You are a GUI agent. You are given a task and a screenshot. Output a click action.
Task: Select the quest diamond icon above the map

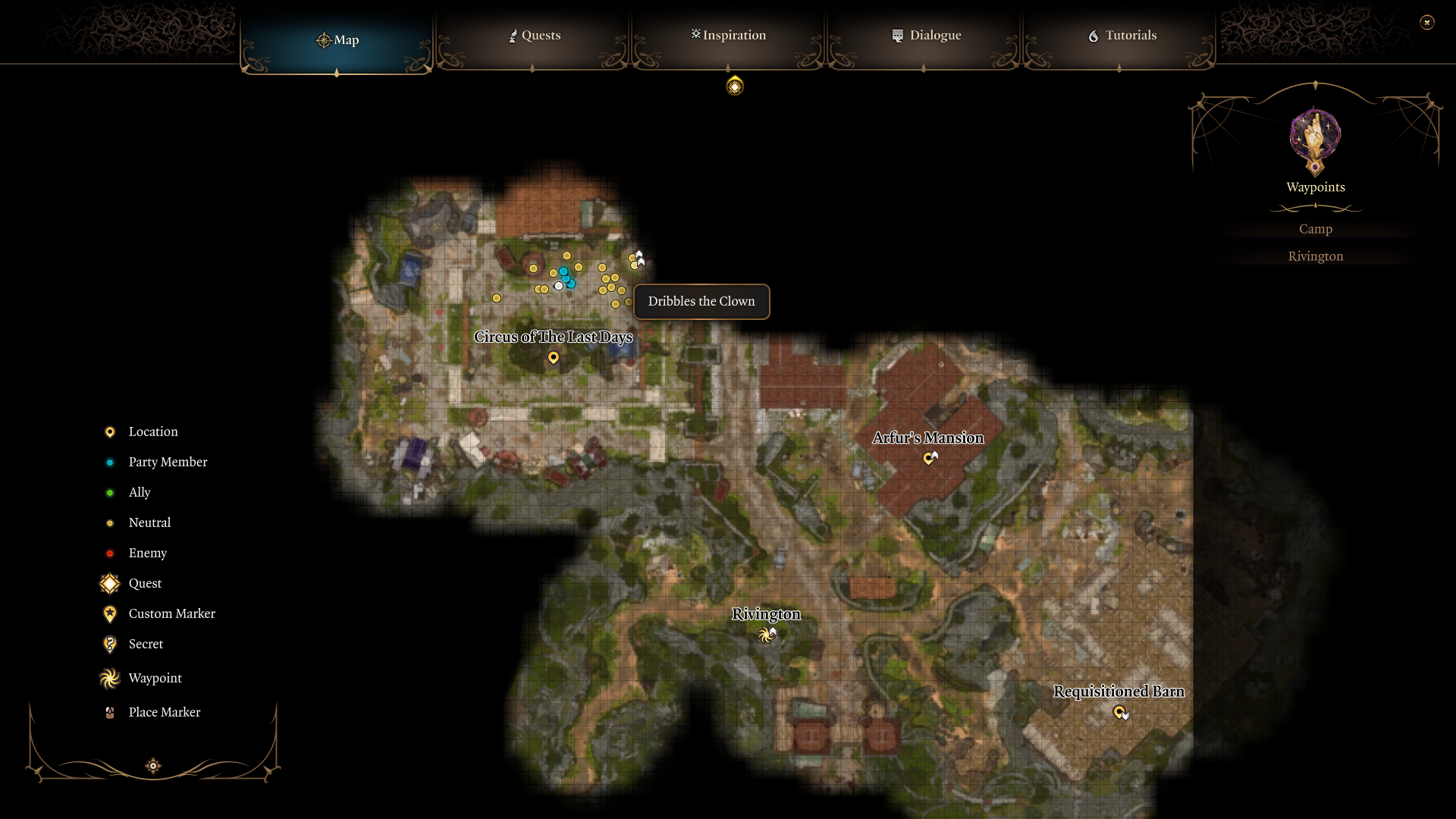pos(734,86)
